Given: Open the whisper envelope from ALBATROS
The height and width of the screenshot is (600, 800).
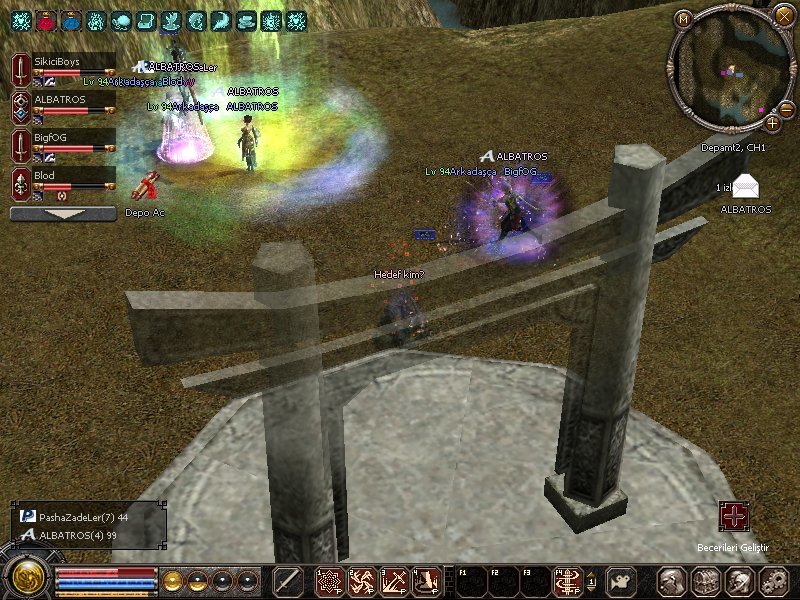Looking at the screenshot, I should 745,187.
